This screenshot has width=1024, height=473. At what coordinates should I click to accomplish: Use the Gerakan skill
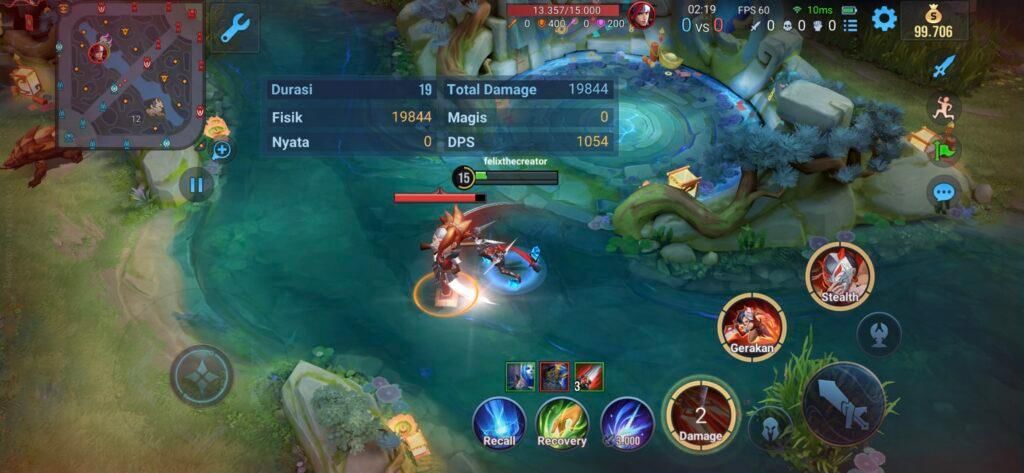[x=752, y=327]
